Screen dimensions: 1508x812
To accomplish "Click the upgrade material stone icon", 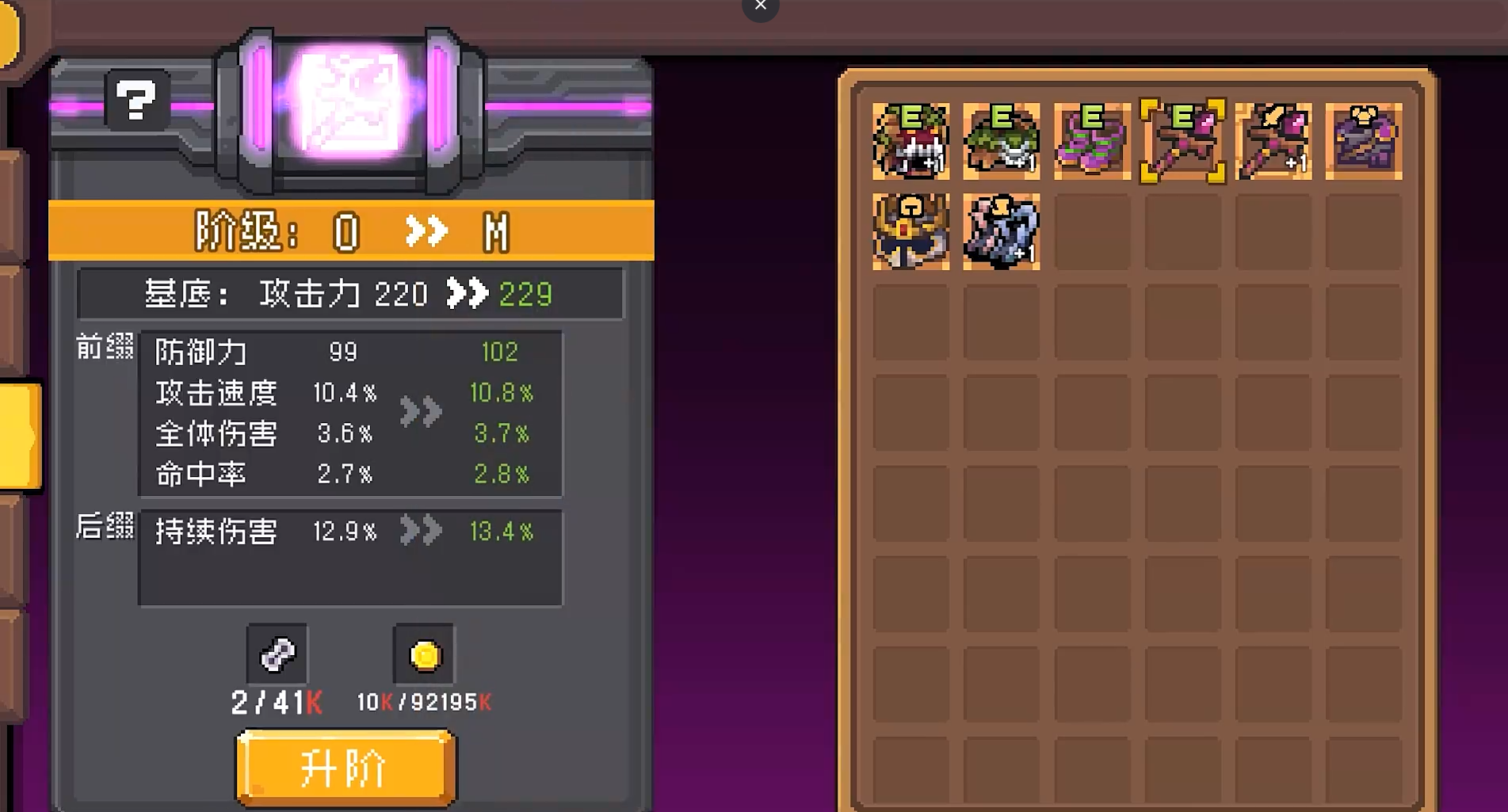I will point(277,654).
